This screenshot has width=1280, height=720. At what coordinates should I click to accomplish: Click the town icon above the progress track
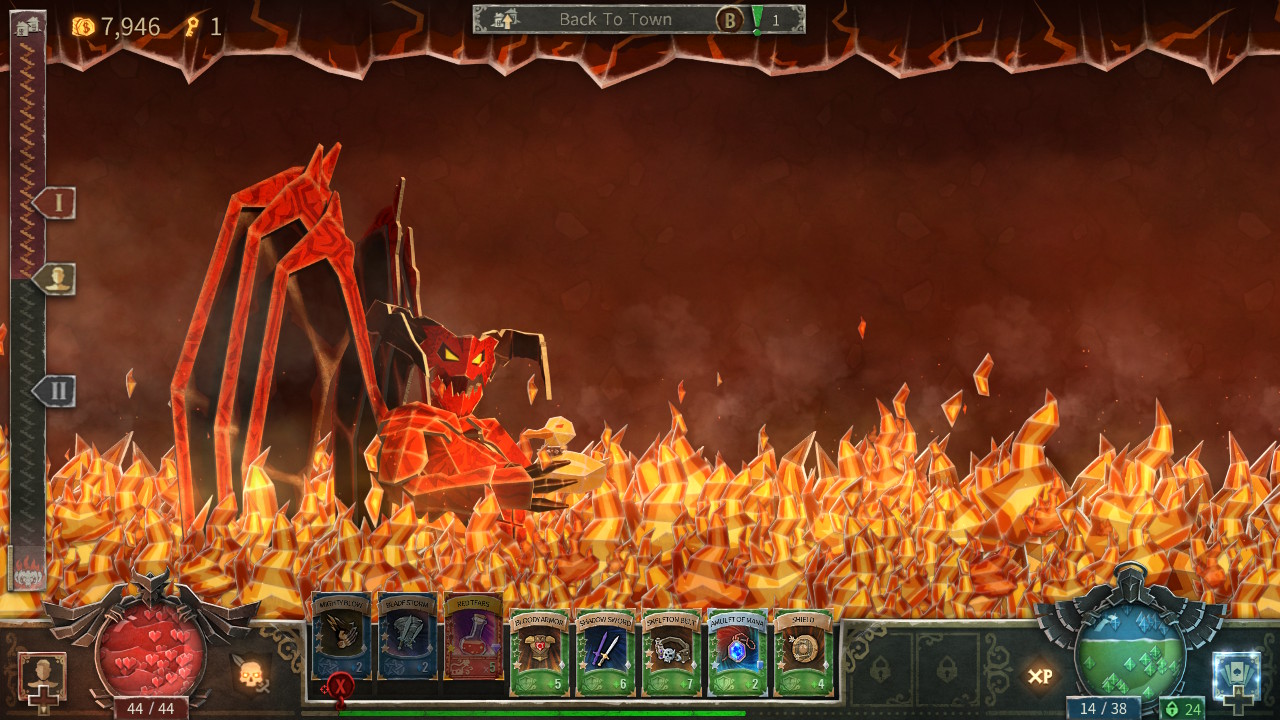coord(27,25)
